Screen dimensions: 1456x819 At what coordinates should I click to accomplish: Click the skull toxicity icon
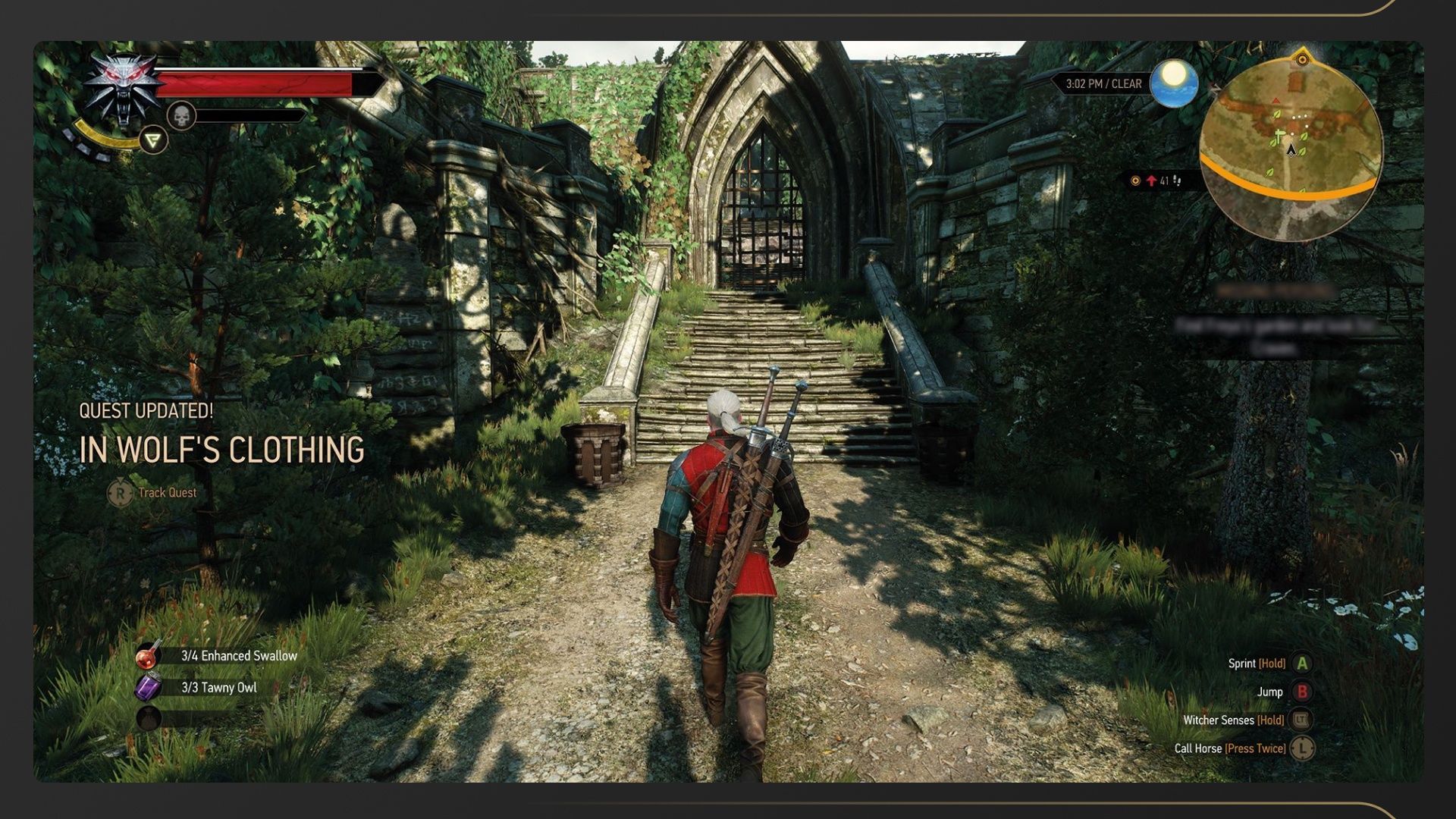click(x=181, y=116)
